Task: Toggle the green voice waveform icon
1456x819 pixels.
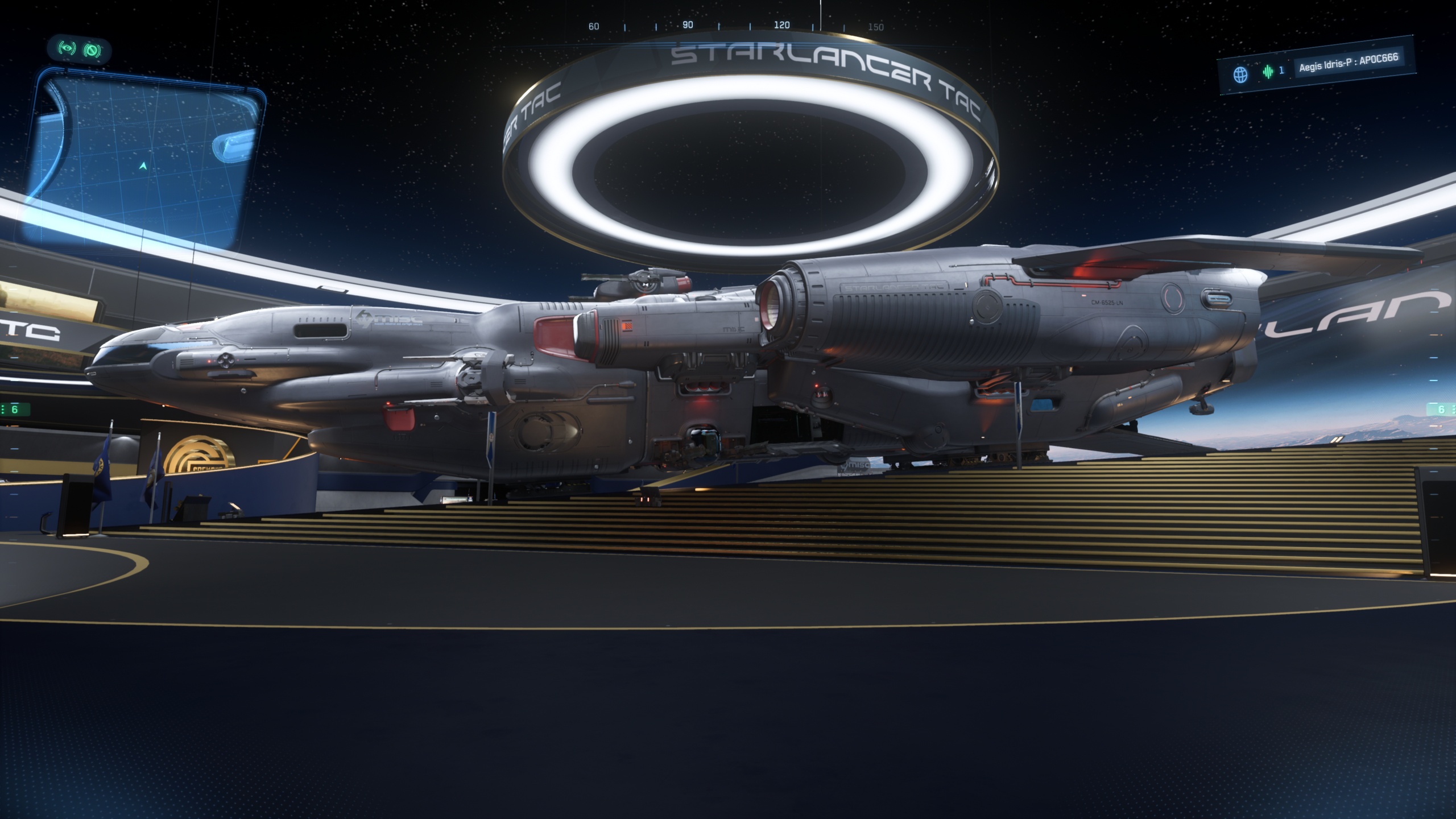Action: click(x=1268, y=72)
